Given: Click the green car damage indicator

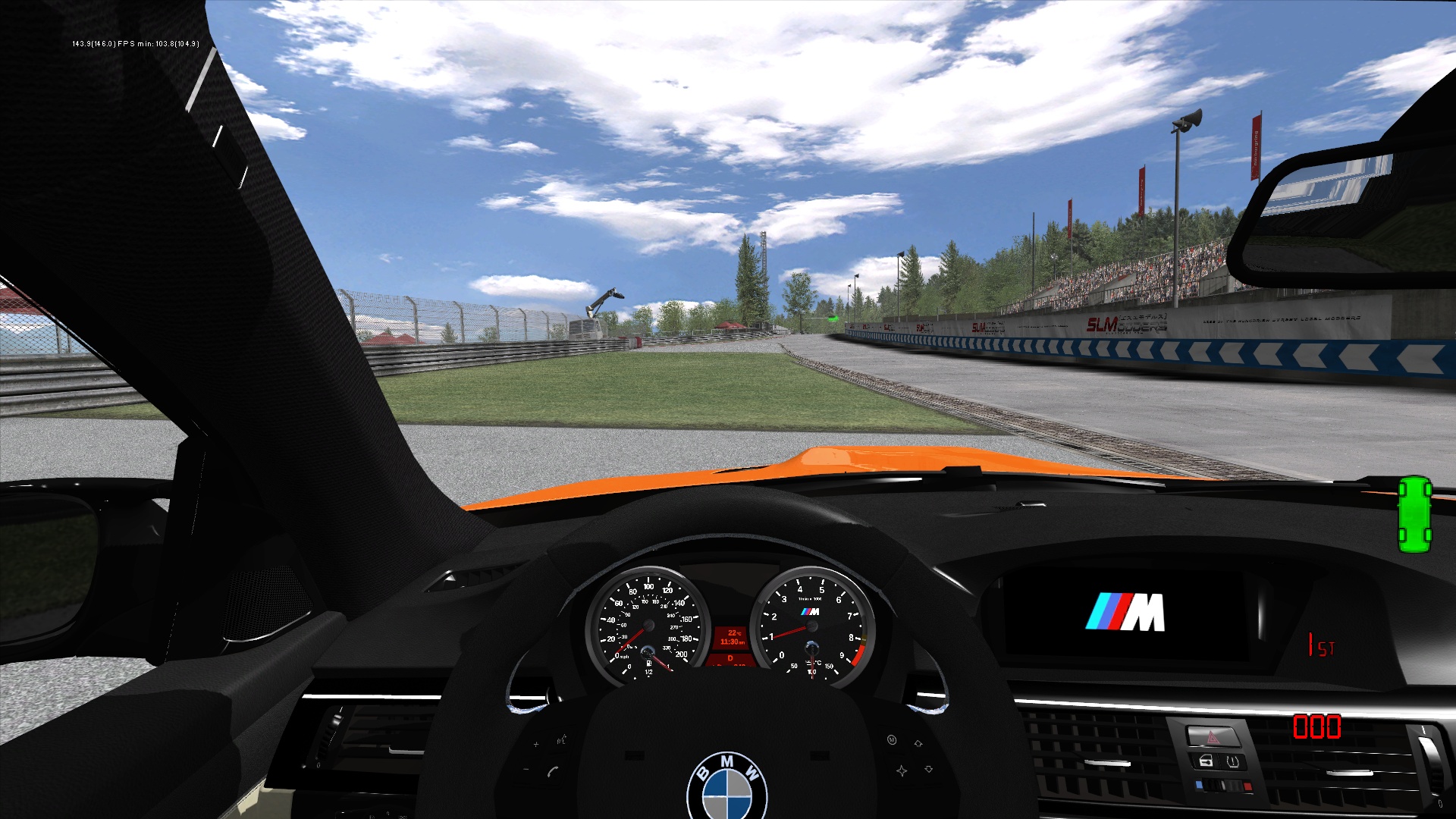Looking at the screenshot, I should [x=1414, y=514].
